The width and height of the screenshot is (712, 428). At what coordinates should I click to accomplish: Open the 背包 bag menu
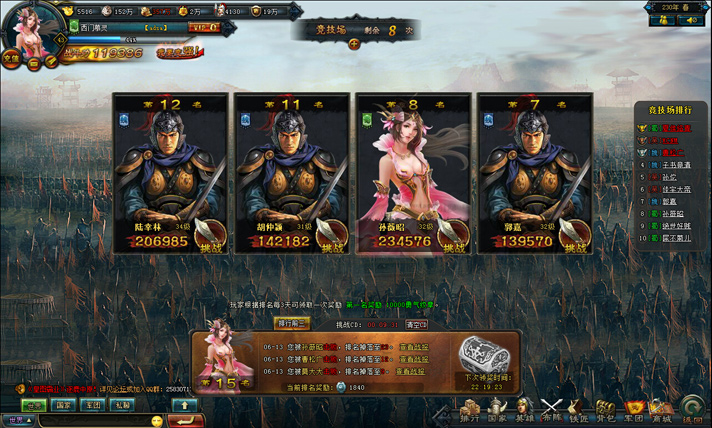click(605, 410)
